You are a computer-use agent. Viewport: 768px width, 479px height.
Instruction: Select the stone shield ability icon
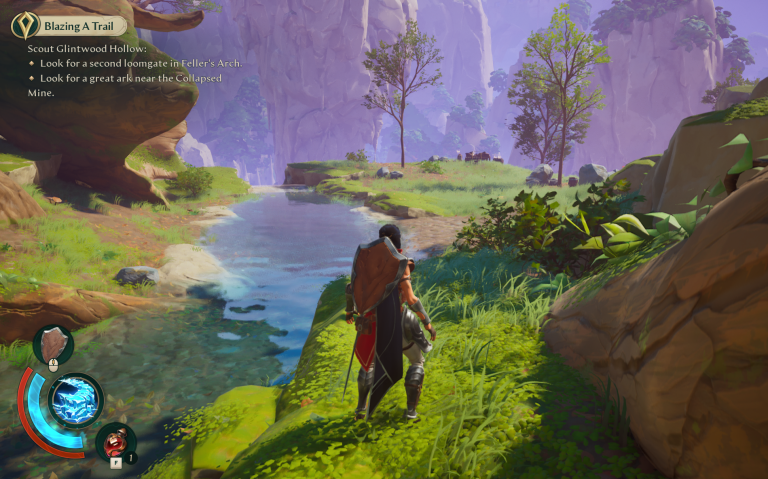(52, 344)
